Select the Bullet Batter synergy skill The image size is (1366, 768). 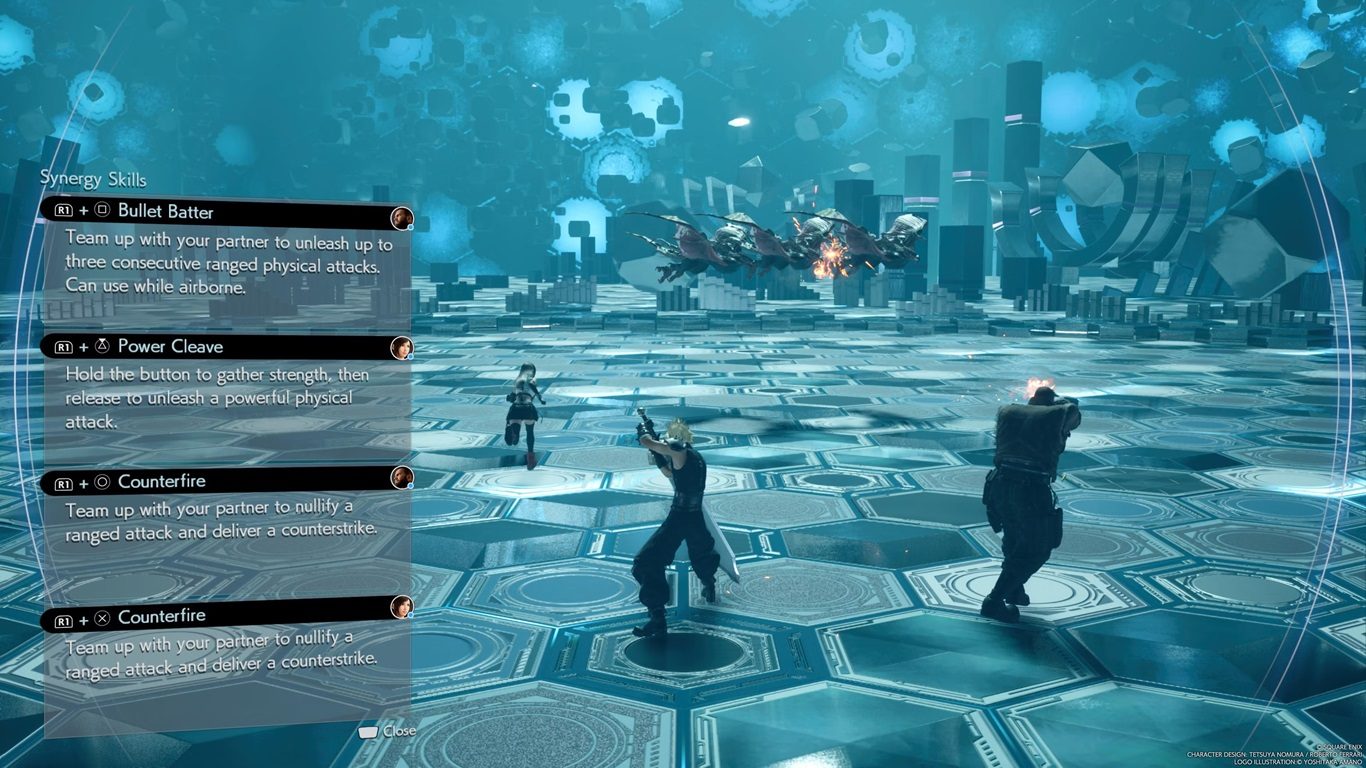point(165,211)
